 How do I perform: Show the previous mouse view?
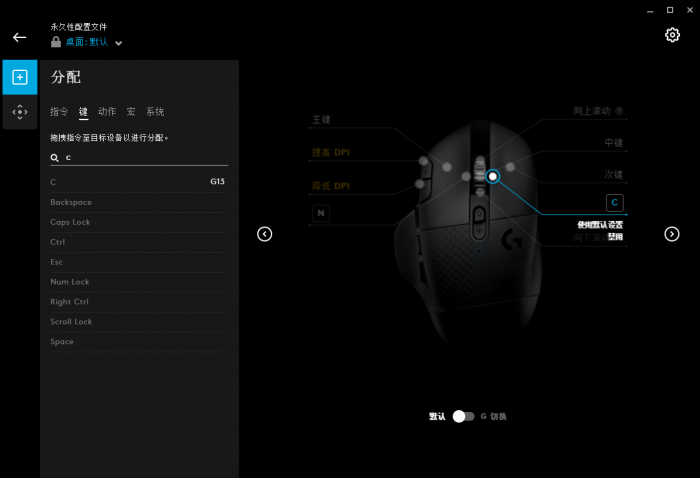[x=265, y=234]
